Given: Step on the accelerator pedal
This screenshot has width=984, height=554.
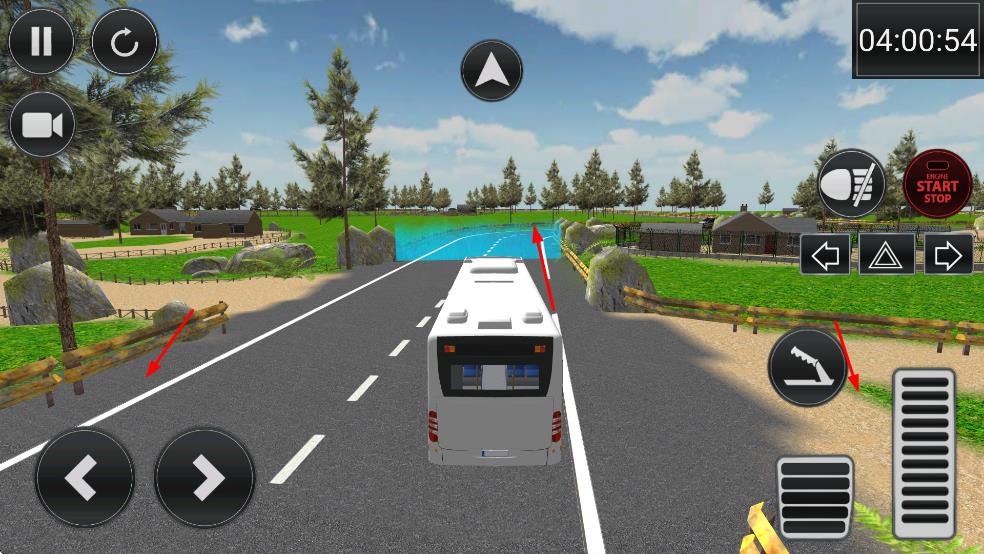Looking at the screenshot, I should click(923, 453).
